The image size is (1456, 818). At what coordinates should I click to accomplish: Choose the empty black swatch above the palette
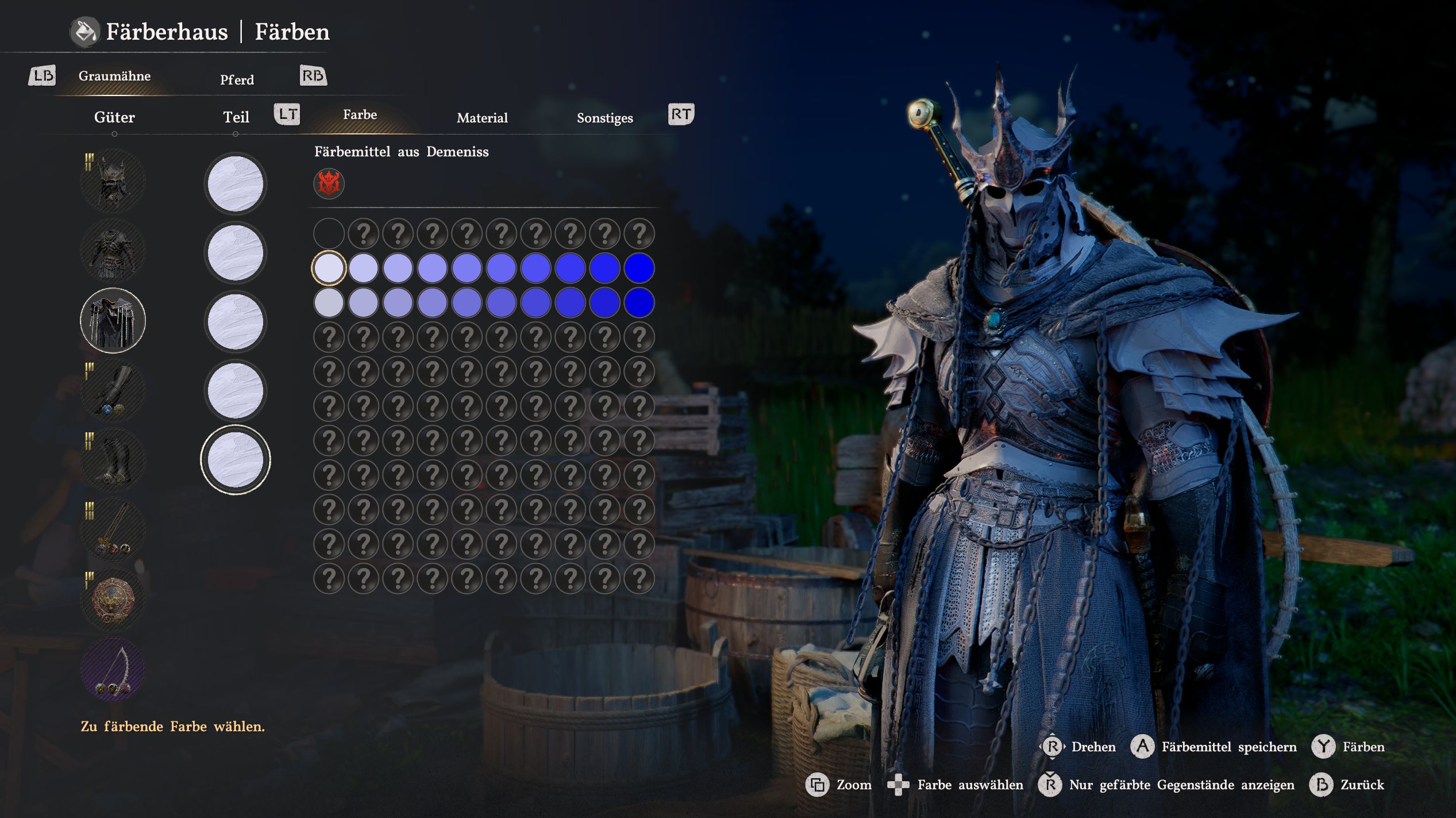(329, 233)
